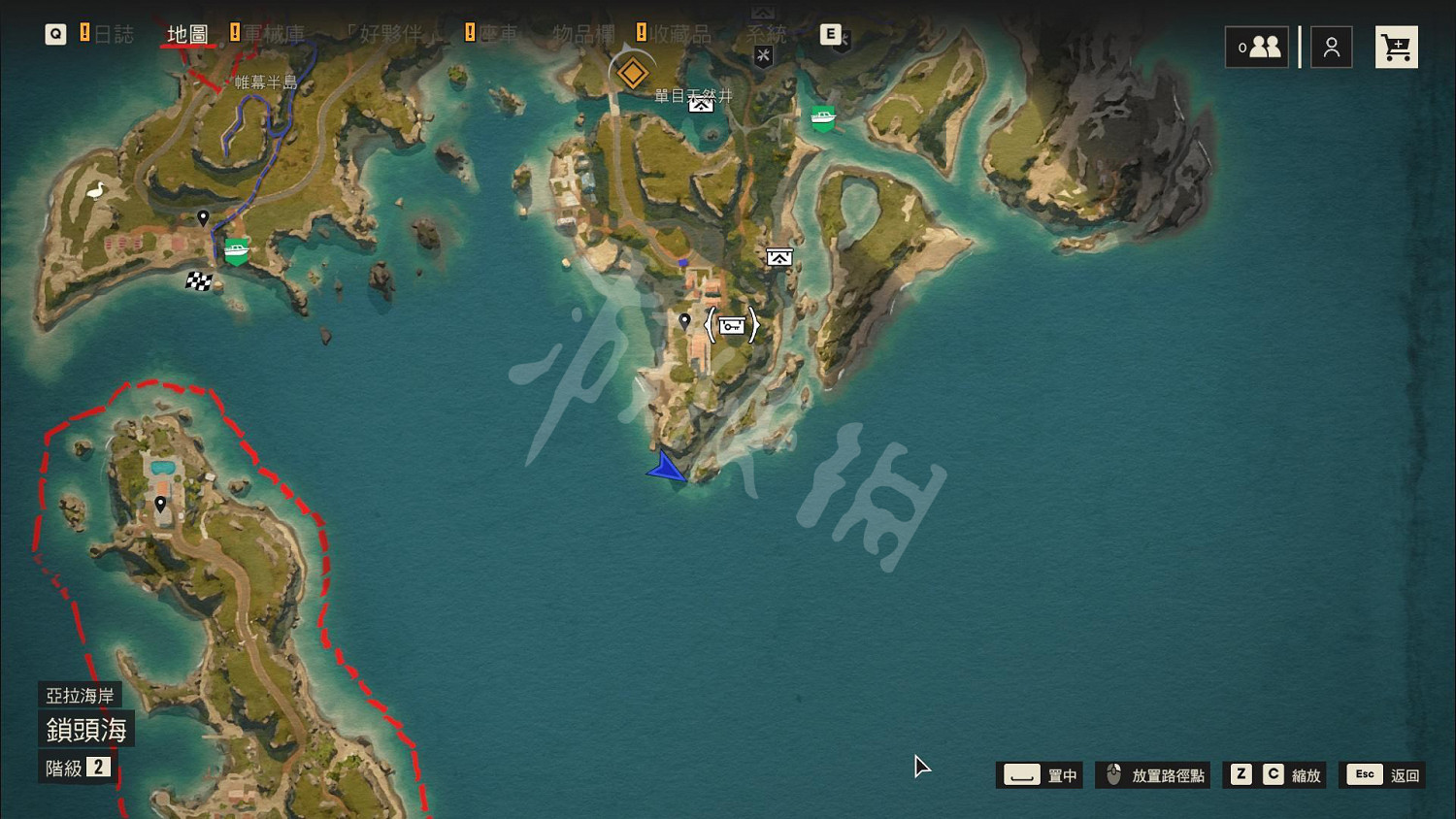Select the diamond waypoint marker near 單目天然井
1456x819 pixels.
(x=632, y=71)
